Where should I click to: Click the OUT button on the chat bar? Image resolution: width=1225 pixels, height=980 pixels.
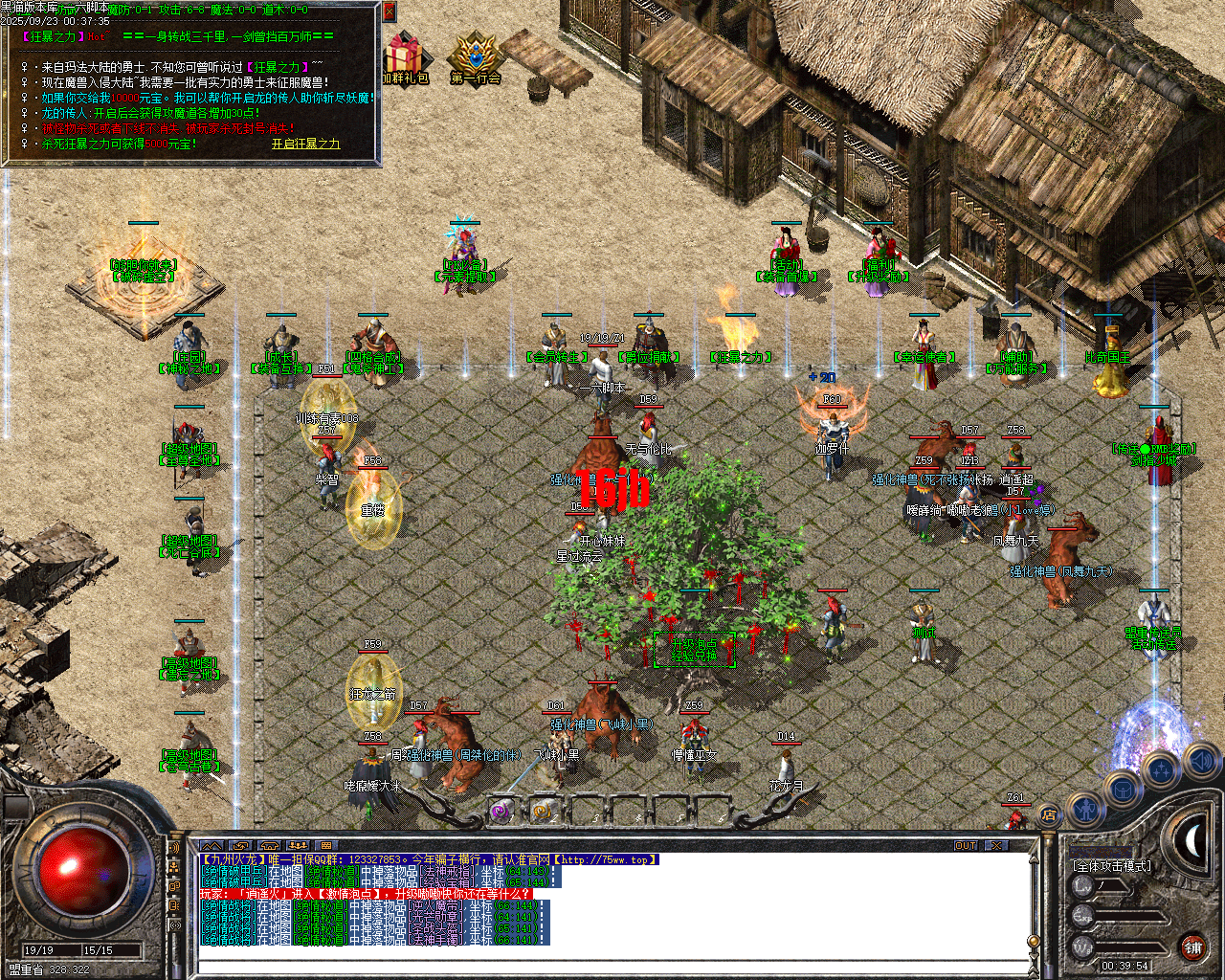[x=966, y=845]
